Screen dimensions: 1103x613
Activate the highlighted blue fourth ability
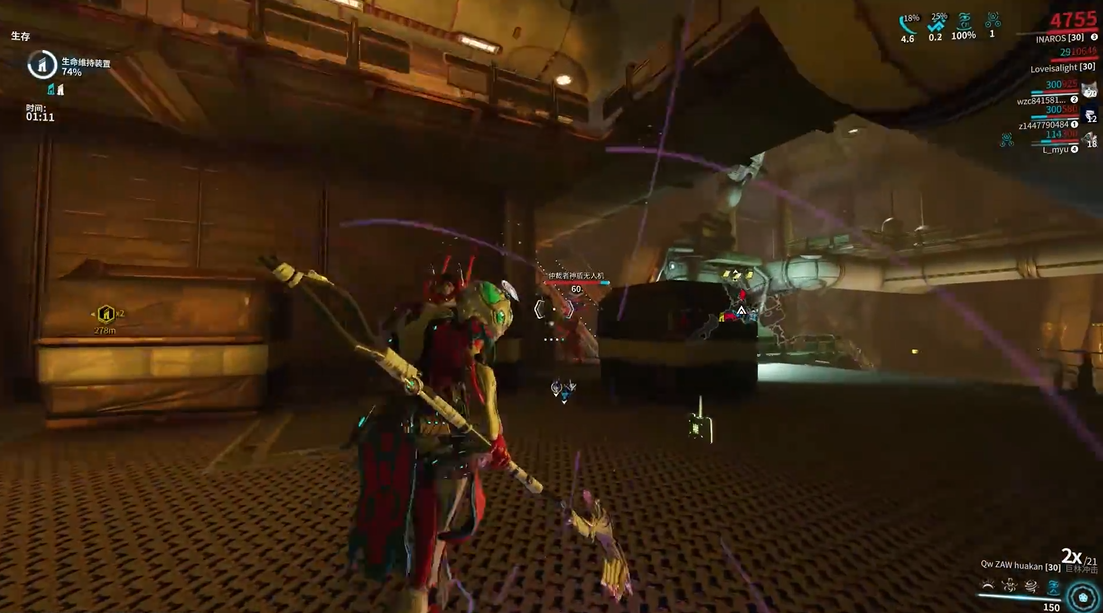pyautogui.click(x=1053, y=587)
